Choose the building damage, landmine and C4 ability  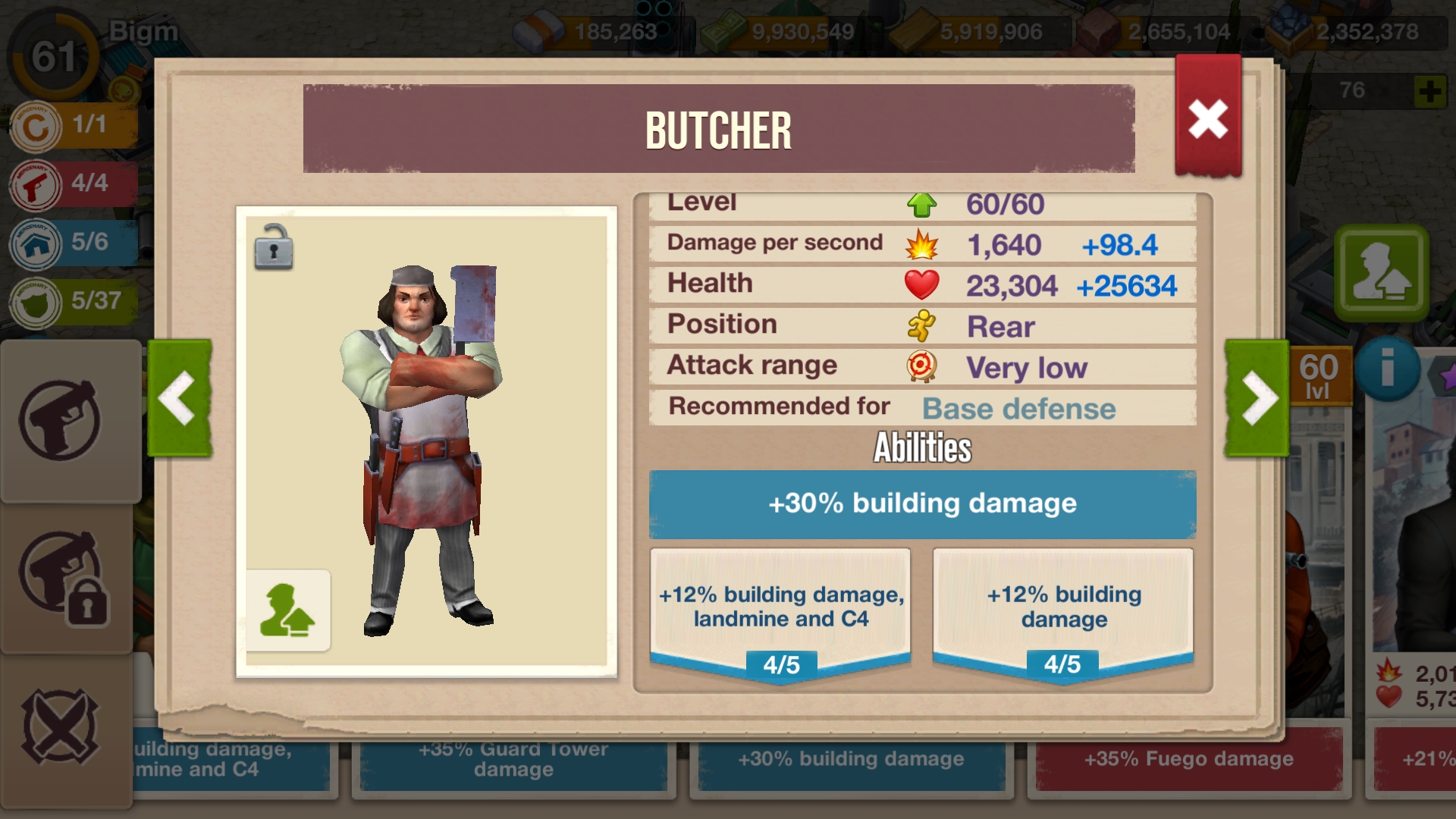[x=780, y=607]
